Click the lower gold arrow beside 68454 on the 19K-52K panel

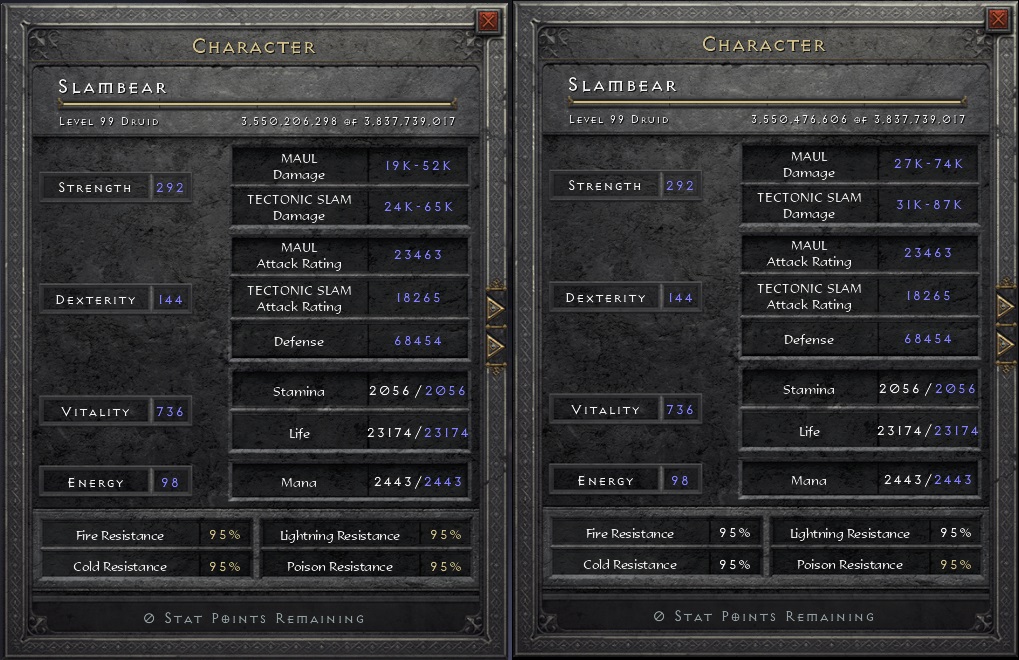(495, 345)
